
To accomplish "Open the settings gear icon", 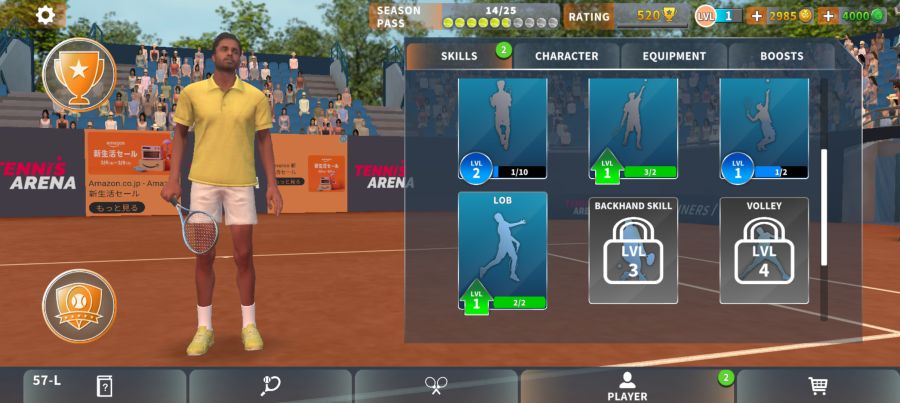I will point(46,15).
